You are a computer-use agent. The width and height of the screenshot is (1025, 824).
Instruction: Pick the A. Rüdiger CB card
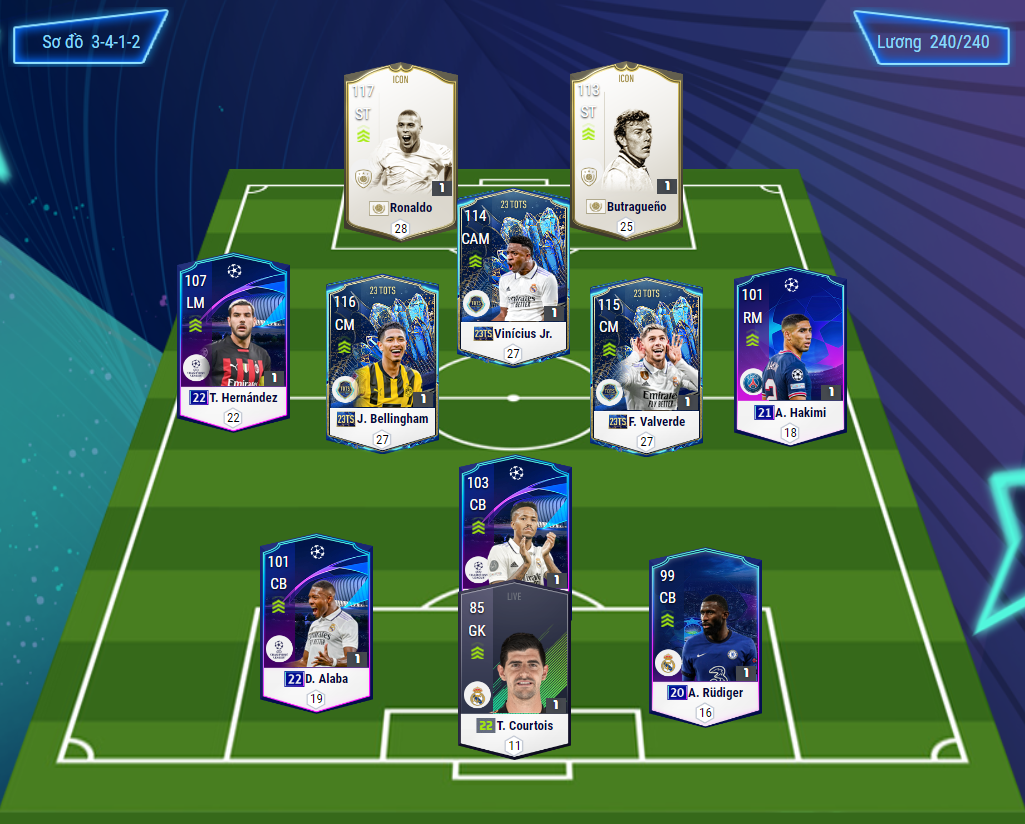click(x=705, y=630)
